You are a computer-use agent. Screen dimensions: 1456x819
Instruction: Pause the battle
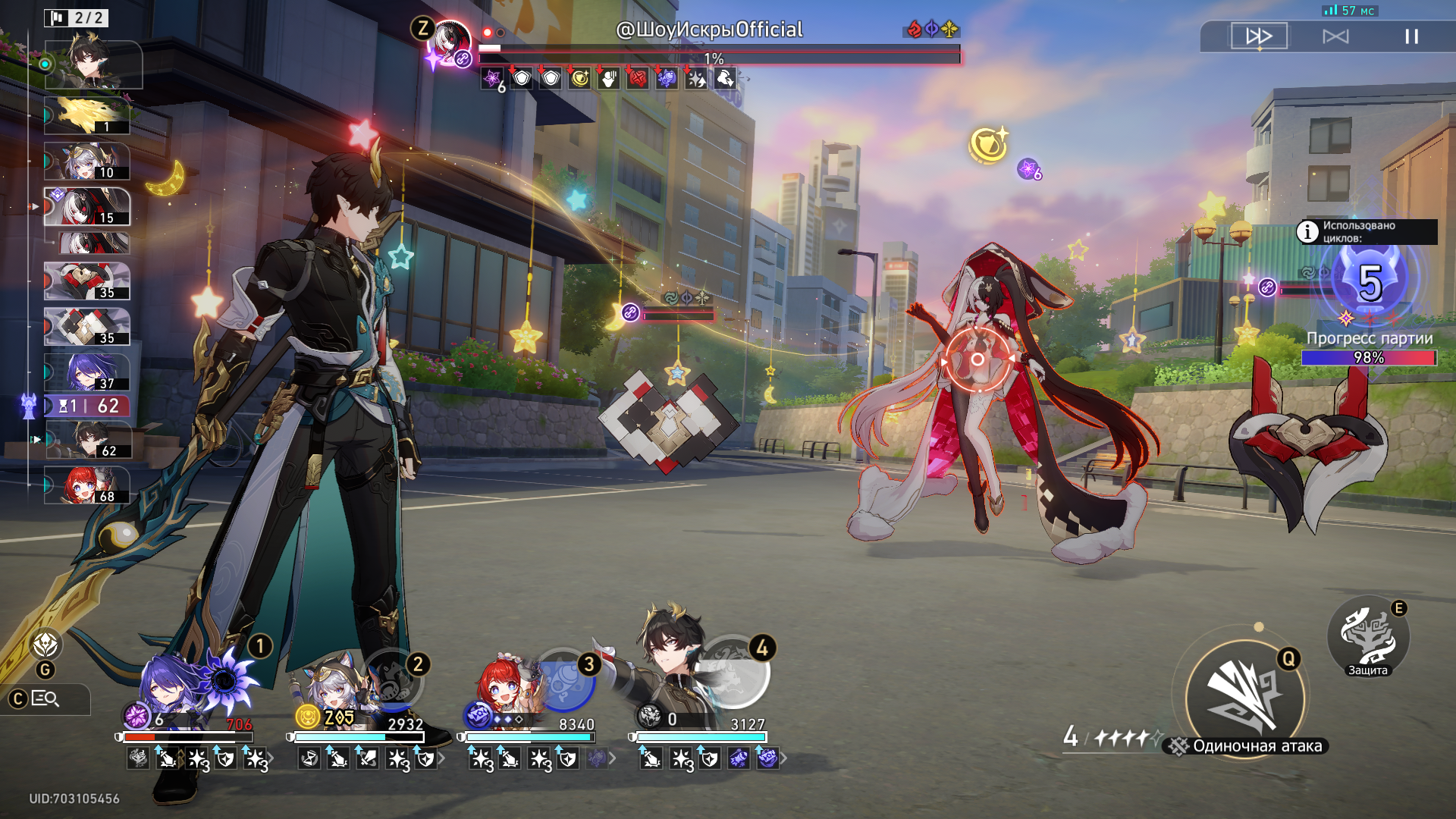tap(1411, 36)
